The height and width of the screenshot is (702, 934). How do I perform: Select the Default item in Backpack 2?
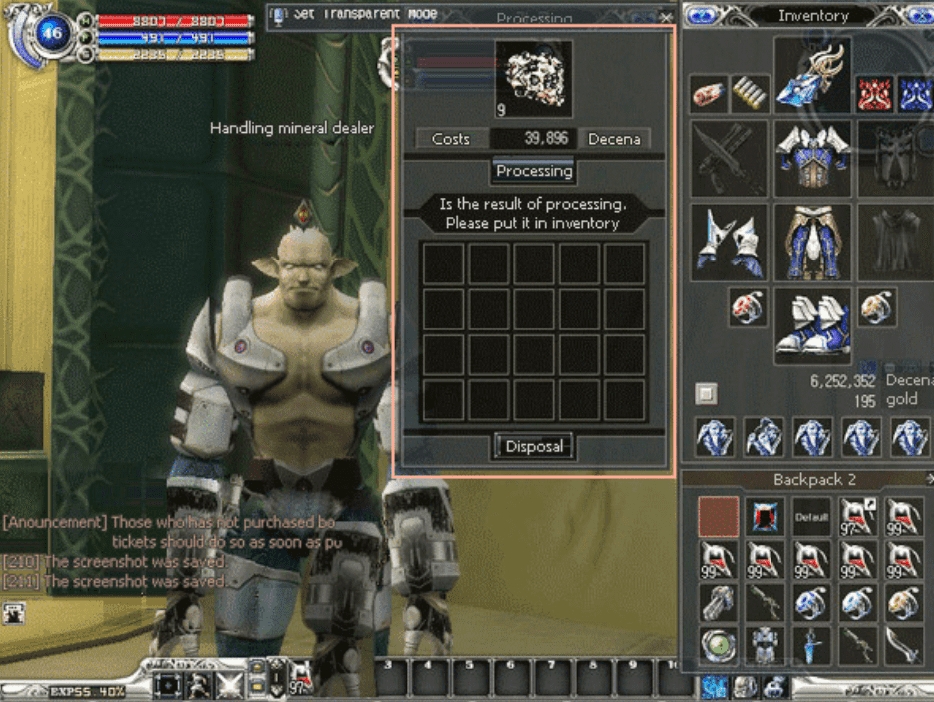tap(811, 517)
